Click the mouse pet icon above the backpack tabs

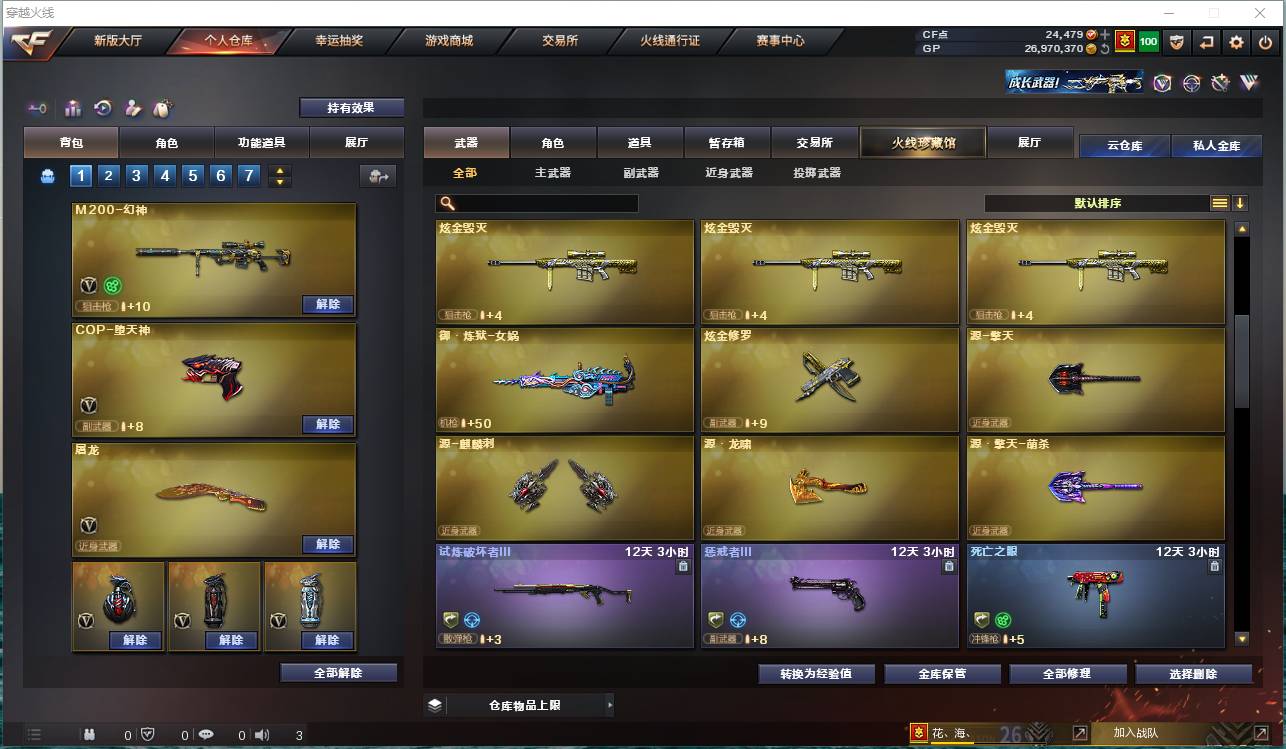[x=161, y=108]
